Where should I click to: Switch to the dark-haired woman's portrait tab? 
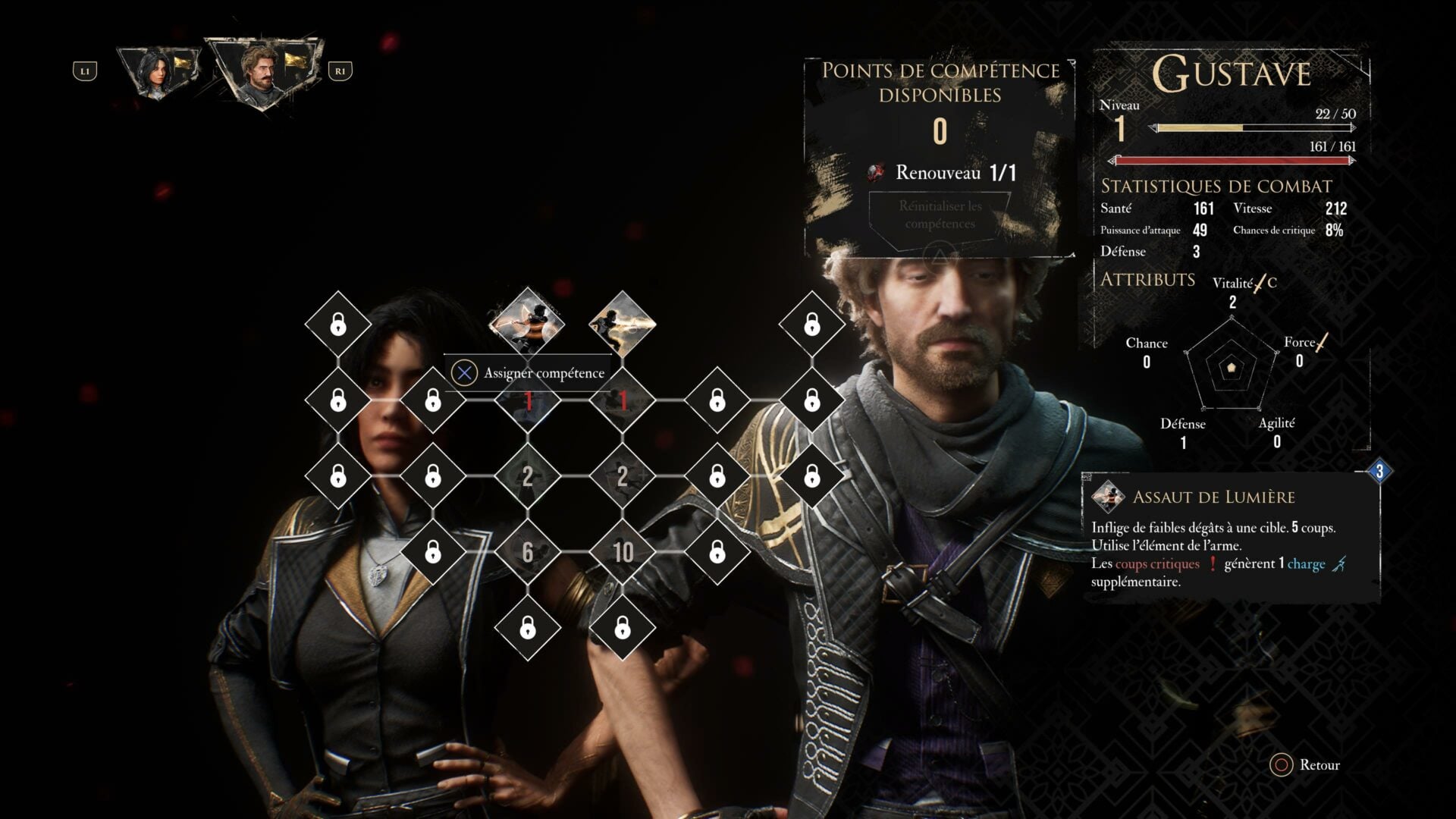158,72
